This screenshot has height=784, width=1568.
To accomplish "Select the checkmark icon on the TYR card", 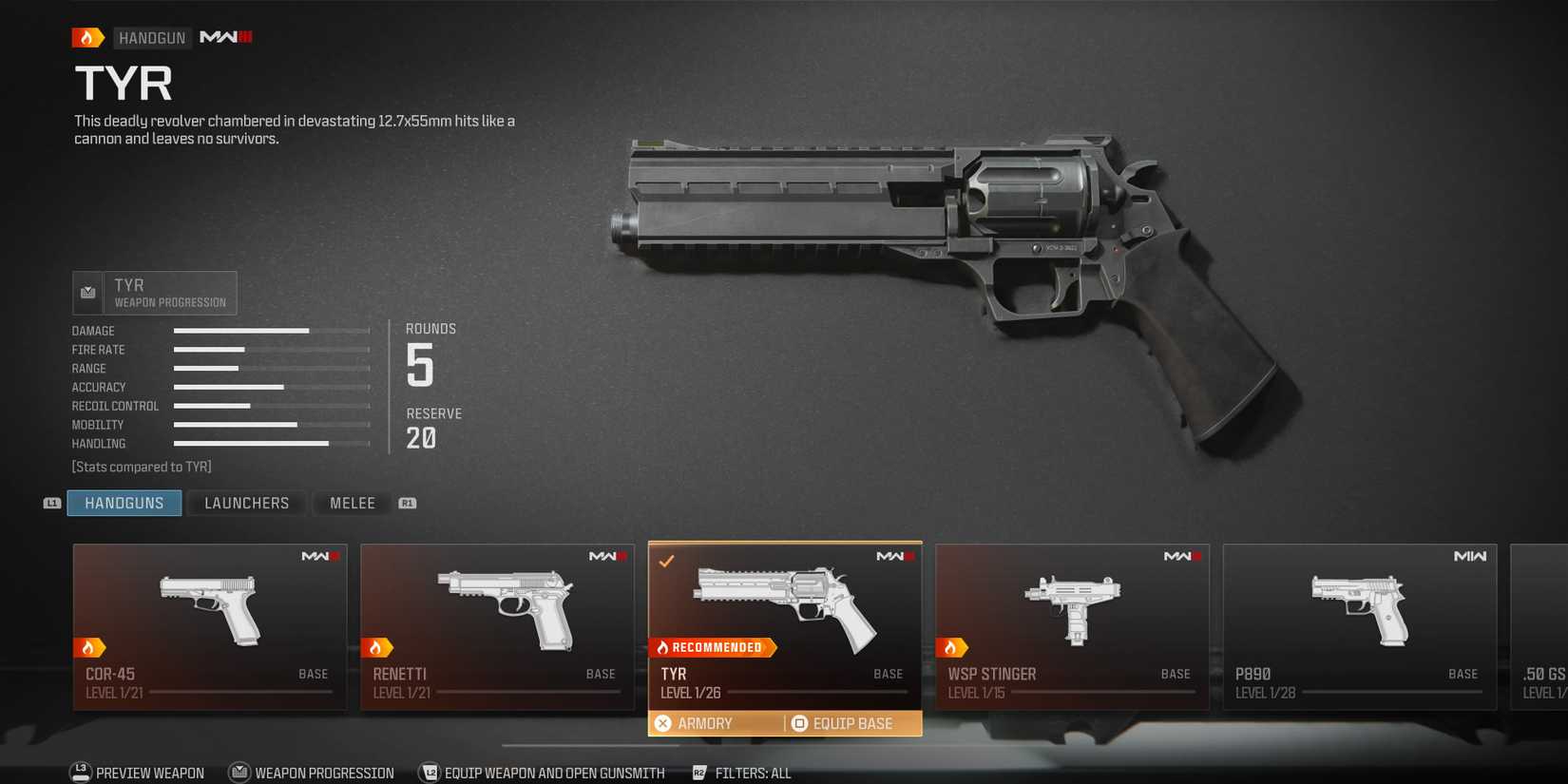I will (666, 561).
